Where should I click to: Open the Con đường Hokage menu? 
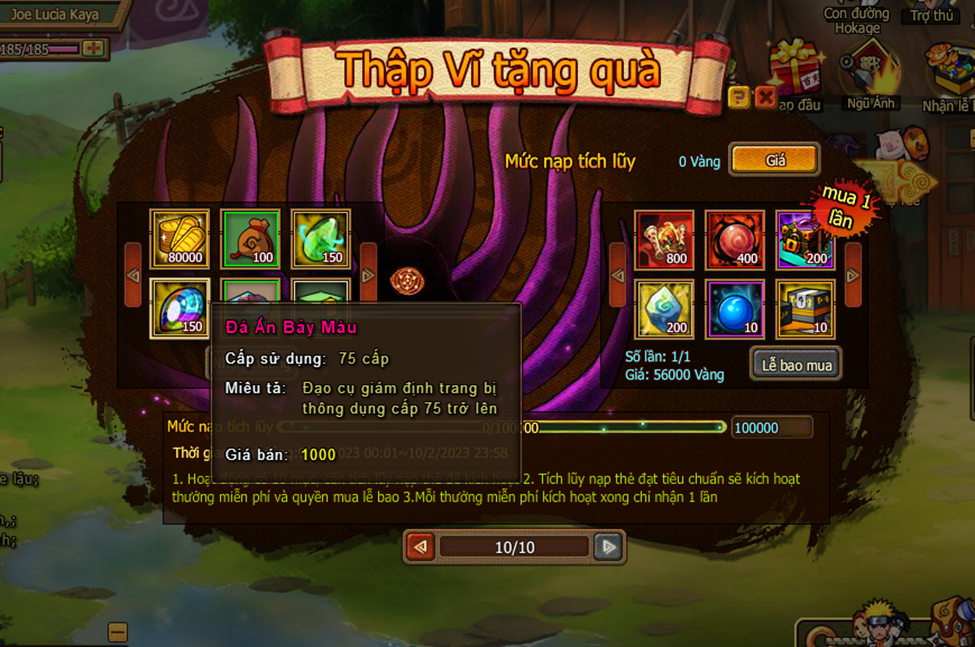coord(857,20)
